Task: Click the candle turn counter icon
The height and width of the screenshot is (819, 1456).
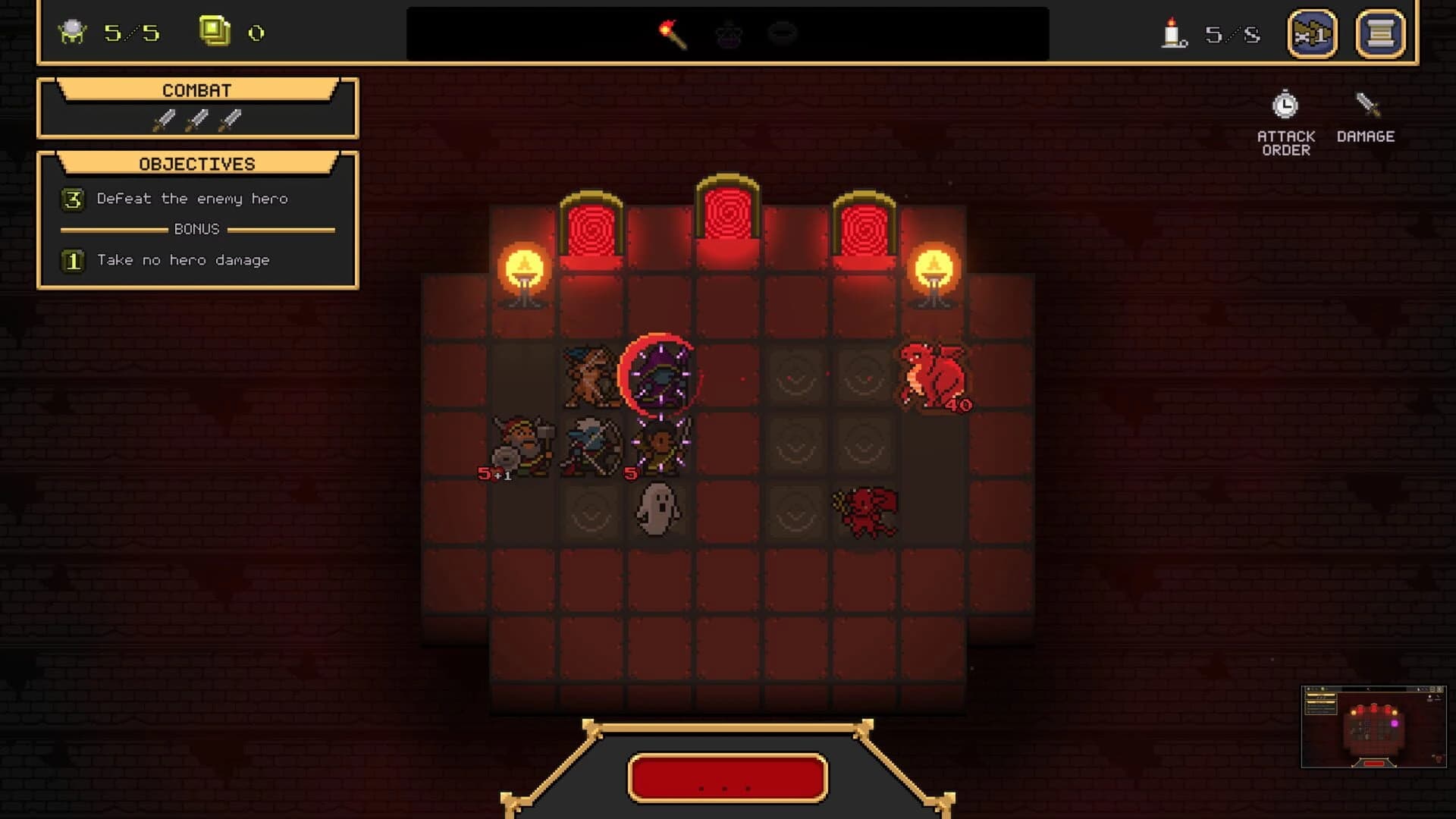Action: tap(1172, 32)
